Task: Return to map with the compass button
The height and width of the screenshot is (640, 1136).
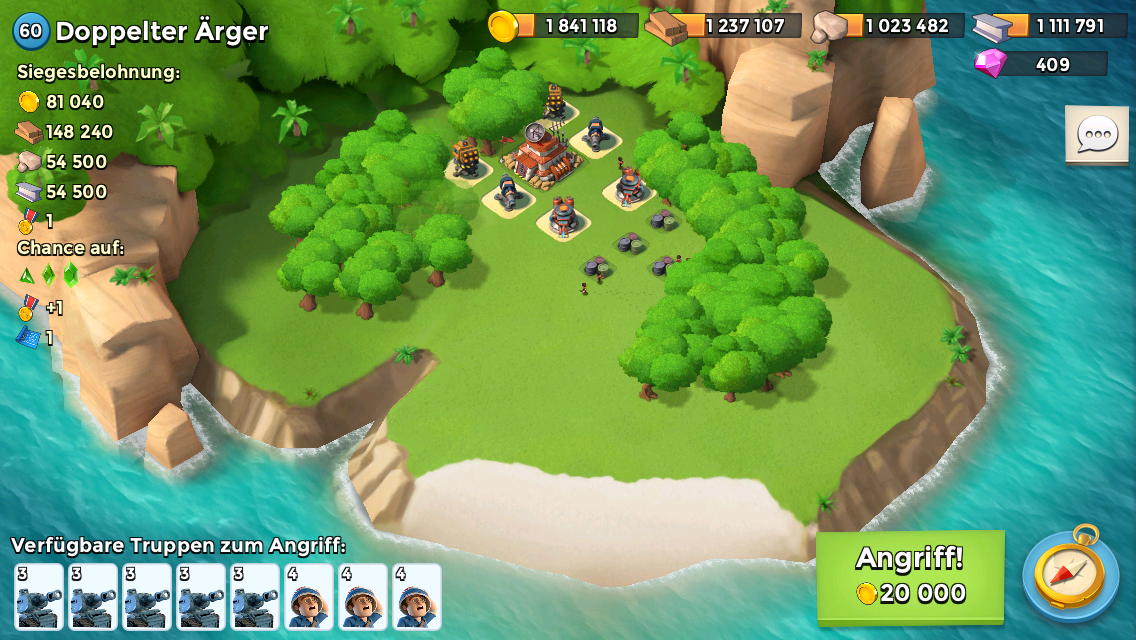Action: (x=1069, y=574)
